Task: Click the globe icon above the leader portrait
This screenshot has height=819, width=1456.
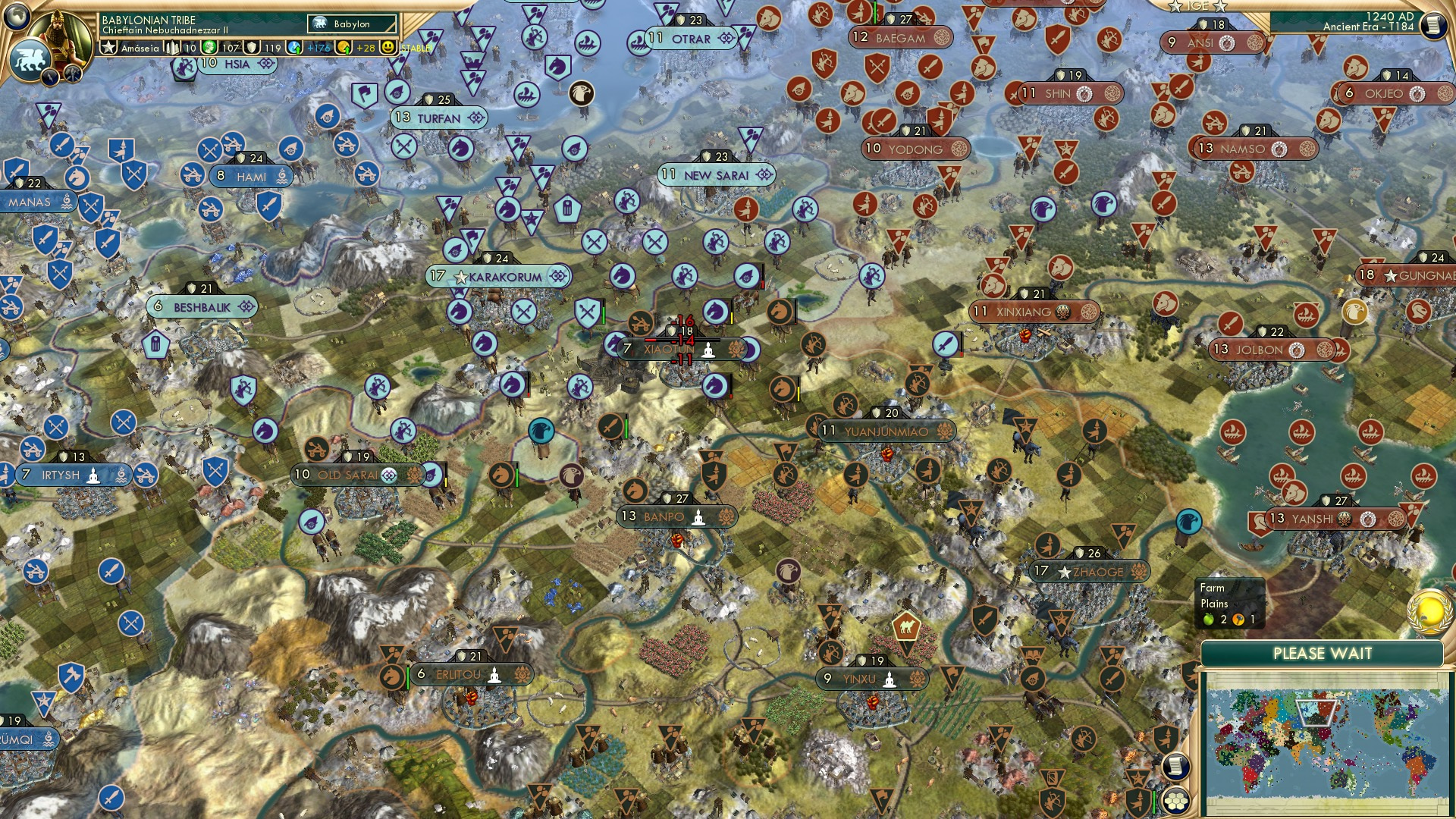Action: 16,17
